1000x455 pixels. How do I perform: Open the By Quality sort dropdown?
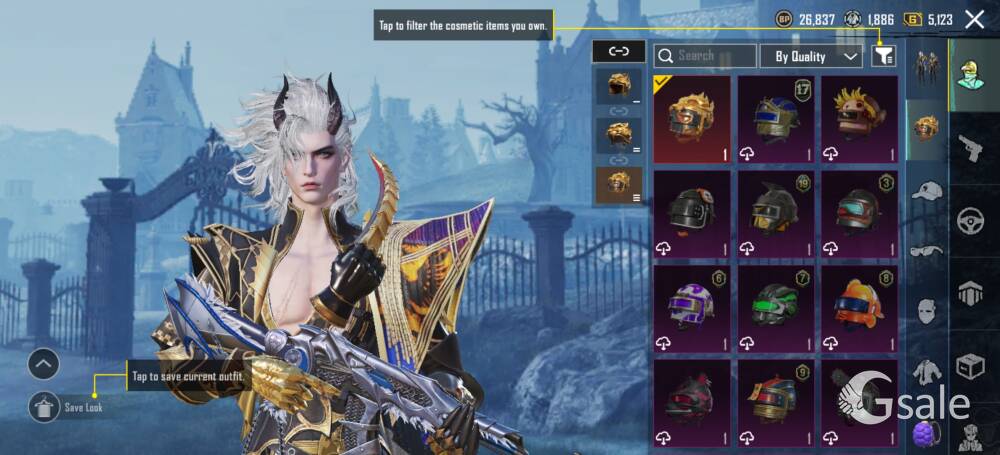811,56
